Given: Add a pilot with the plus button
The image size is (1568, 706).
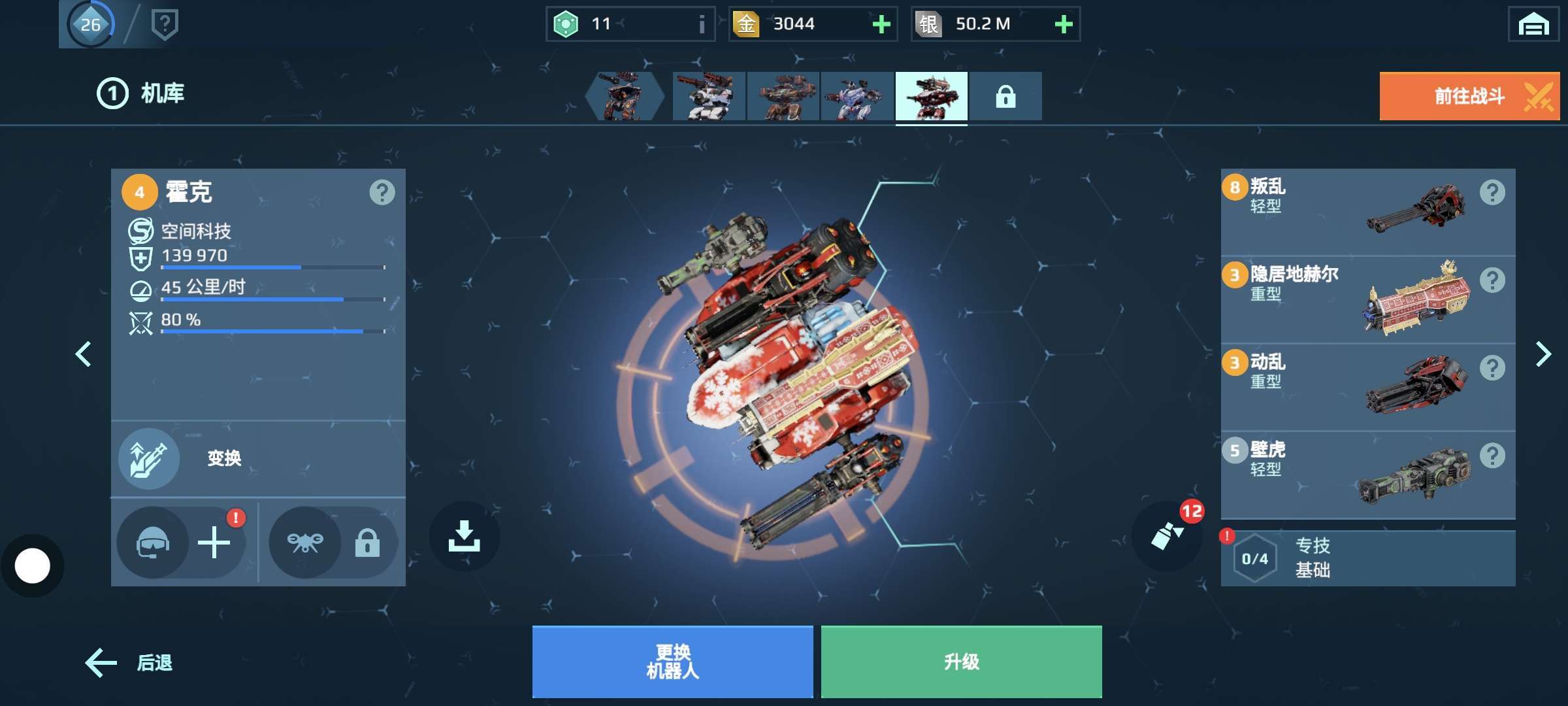Looking at the screenshot, I should 214,543.
